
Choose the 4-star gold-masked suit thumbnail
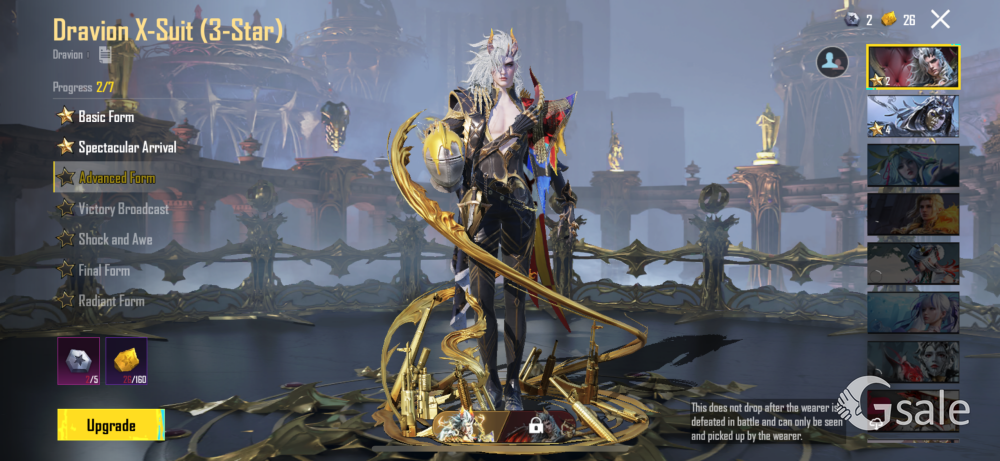click(x=913, y=116)
